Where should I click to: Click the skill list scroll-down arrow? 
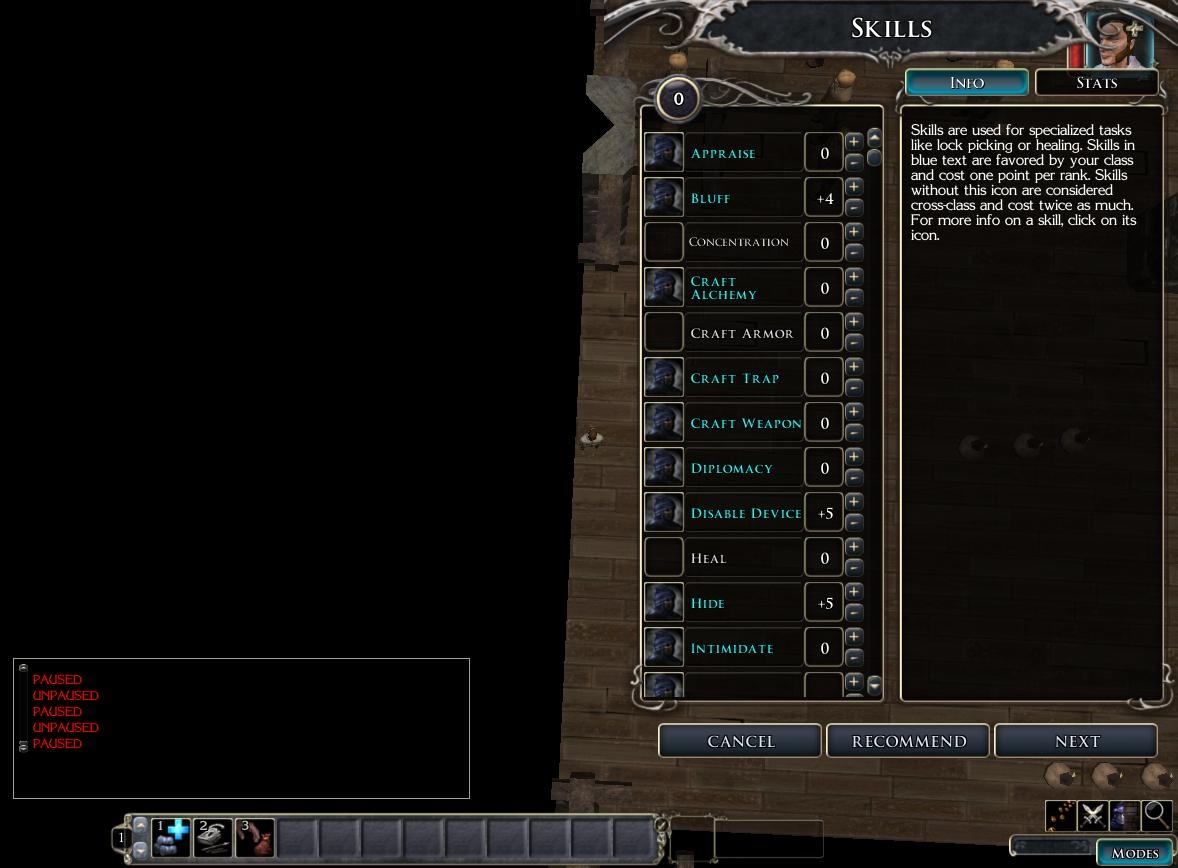[x=875, y=685]
